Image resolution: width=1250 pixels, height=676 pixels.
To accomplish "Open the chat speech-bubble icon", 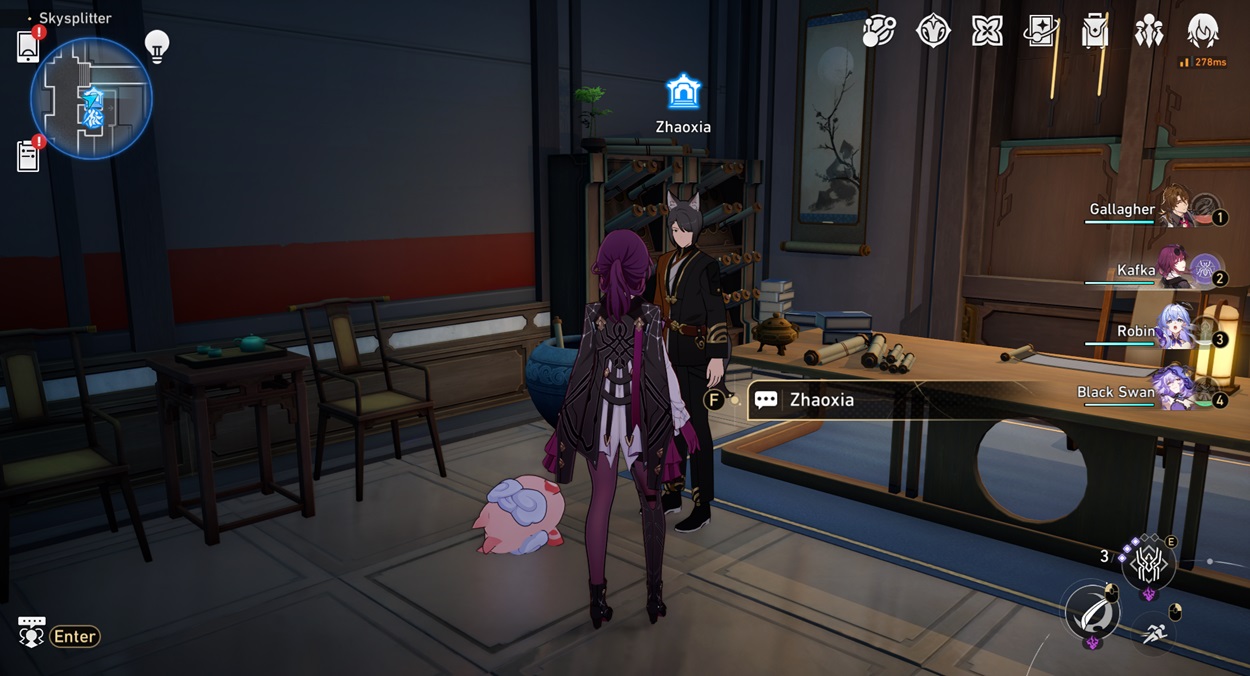I will 32,633.
